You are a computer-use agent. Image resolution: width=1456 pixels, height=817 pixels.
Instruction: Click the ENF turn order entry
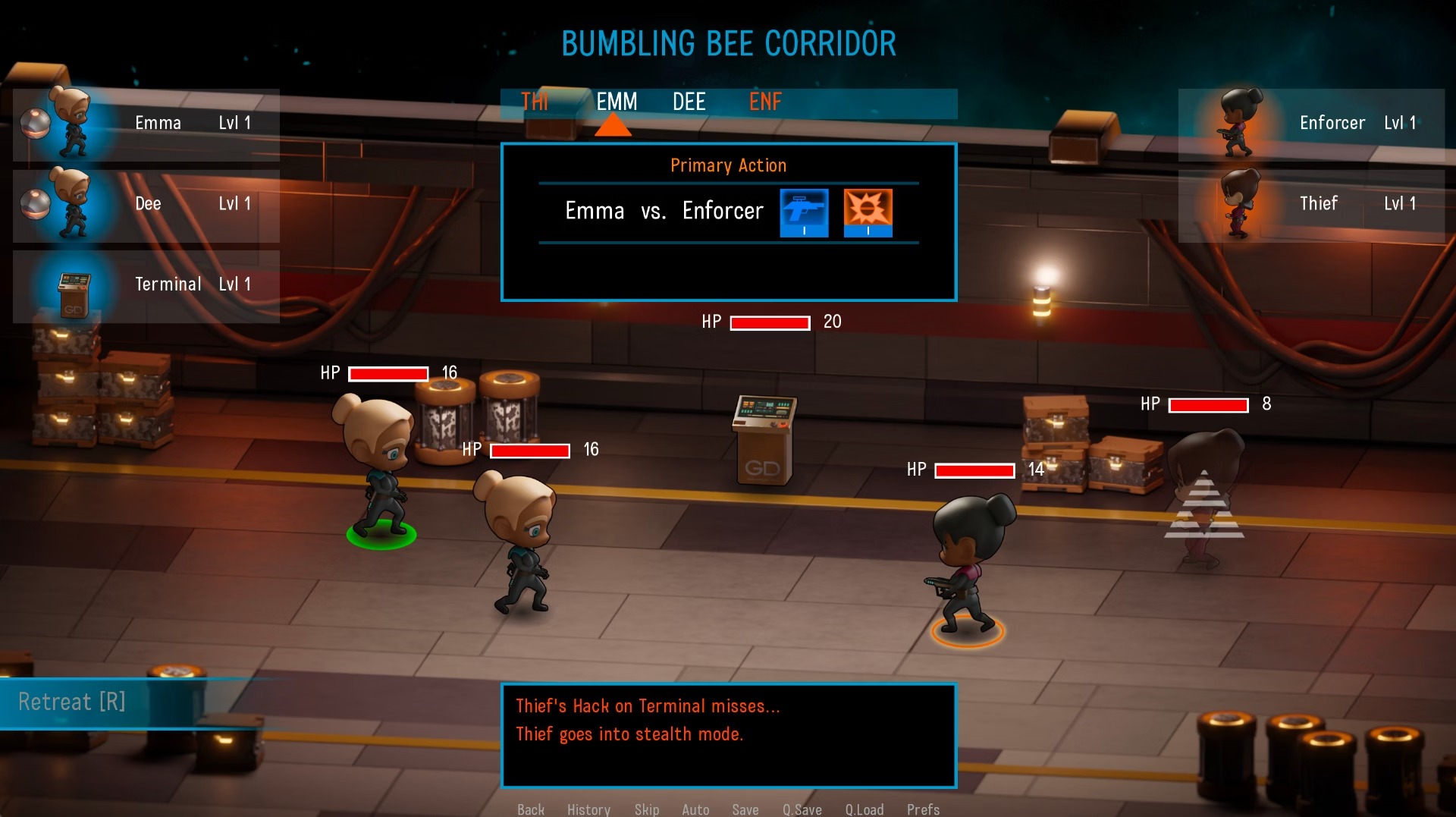click(x=765, y=102)
